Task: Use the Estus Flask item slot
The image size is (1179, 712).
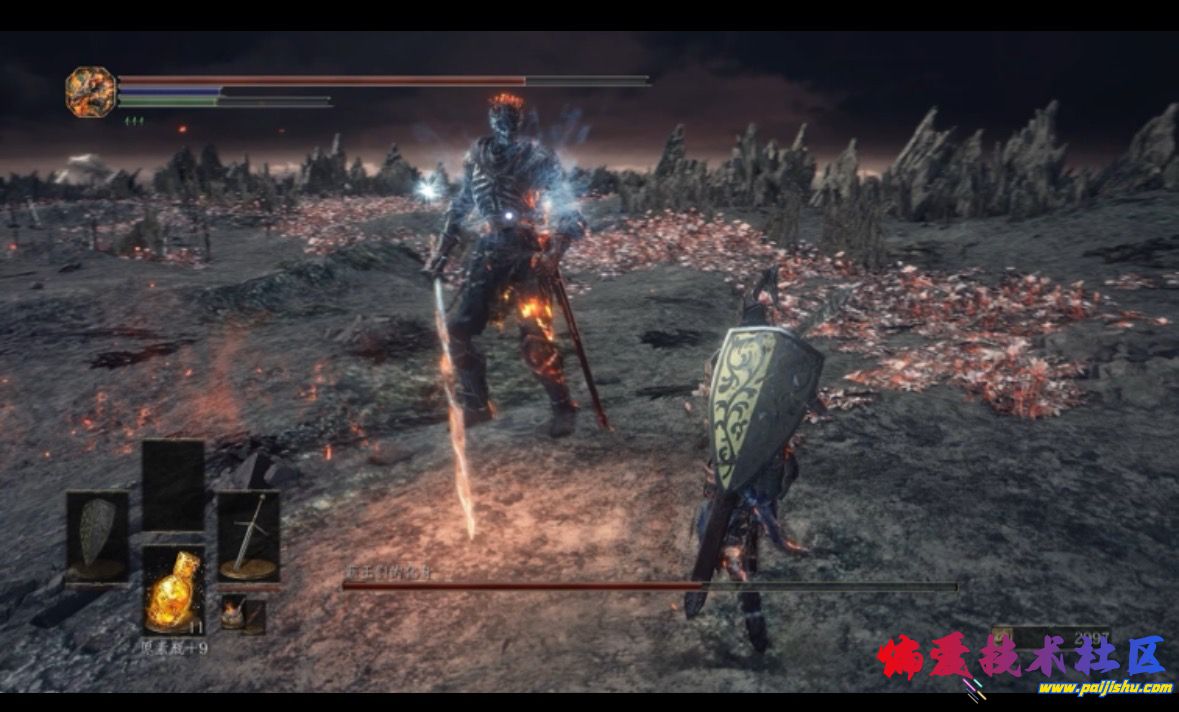Action: coord(173,590)
